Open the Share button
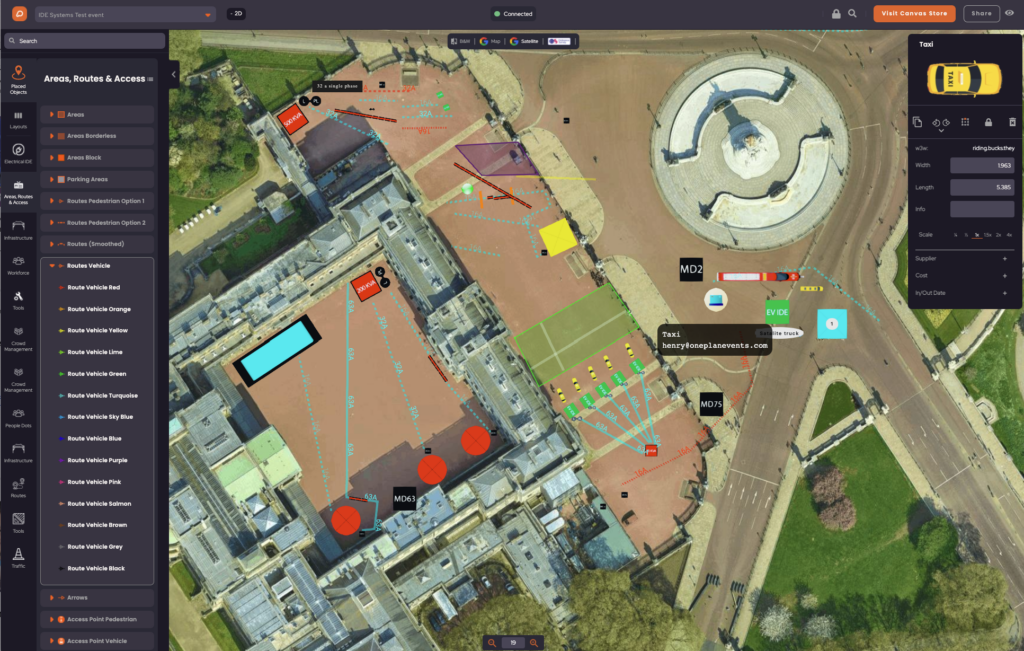1024x651 pixels. tap(981, 14)
